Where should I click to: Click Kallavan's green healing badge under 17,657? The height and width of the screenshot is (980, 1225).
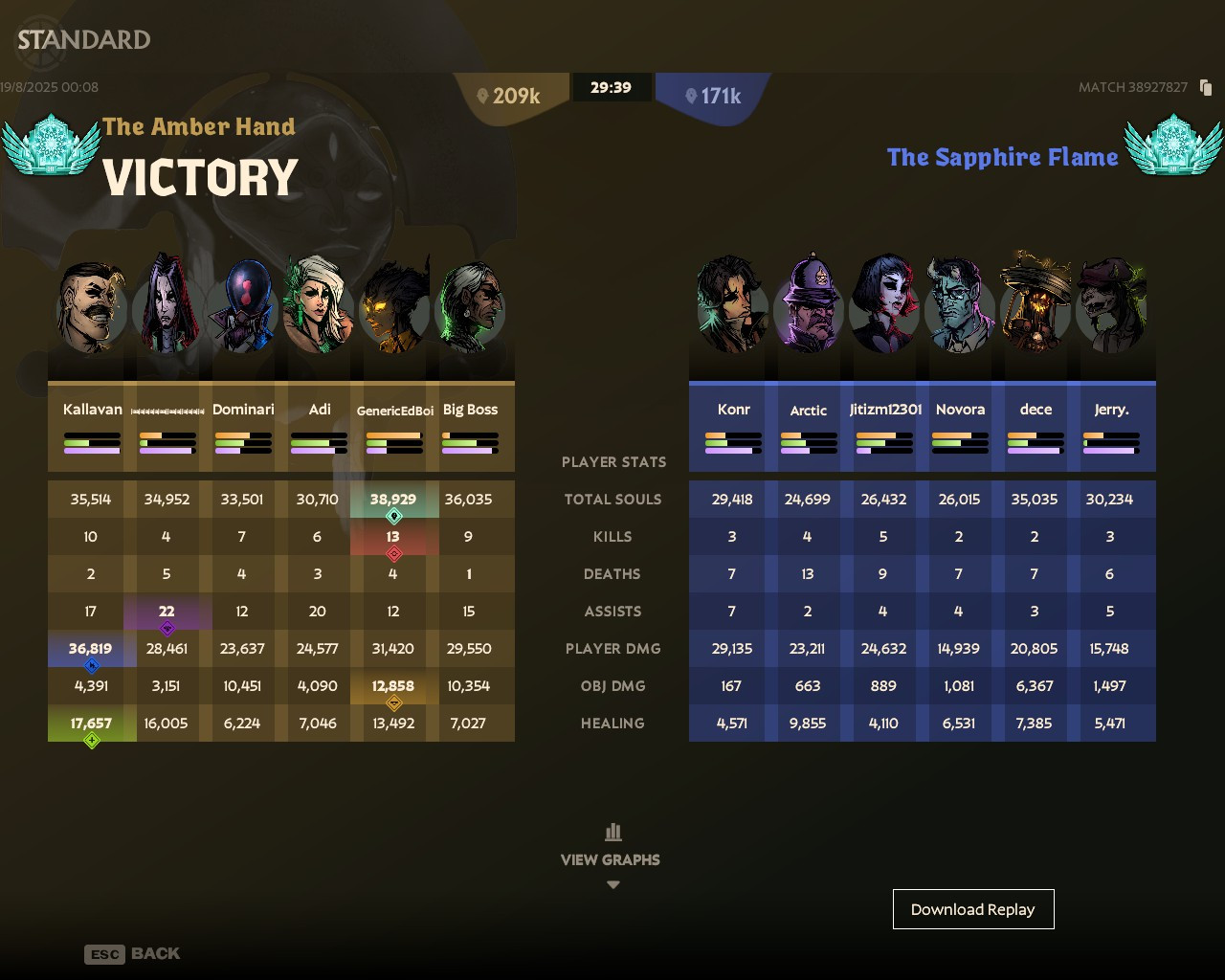click(x=91, y=738)
